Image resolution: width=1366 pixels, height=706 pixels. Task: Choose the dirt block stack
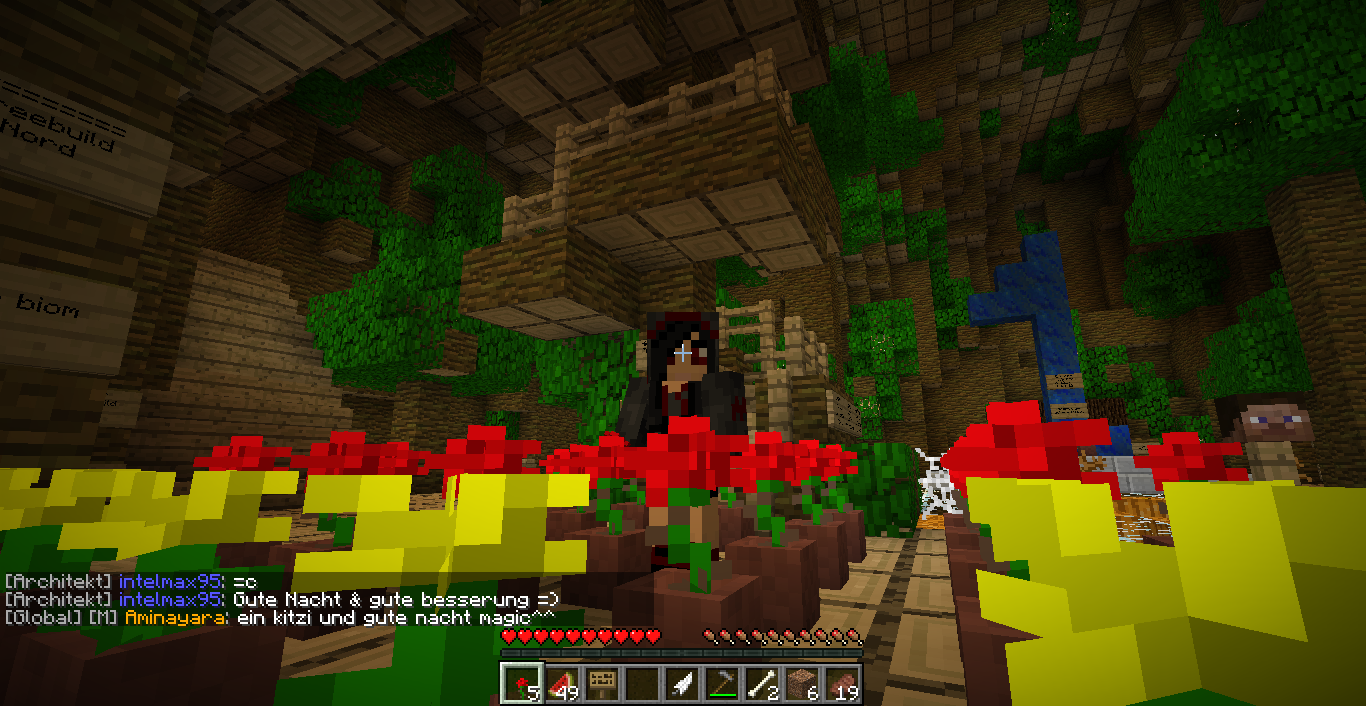802,683
